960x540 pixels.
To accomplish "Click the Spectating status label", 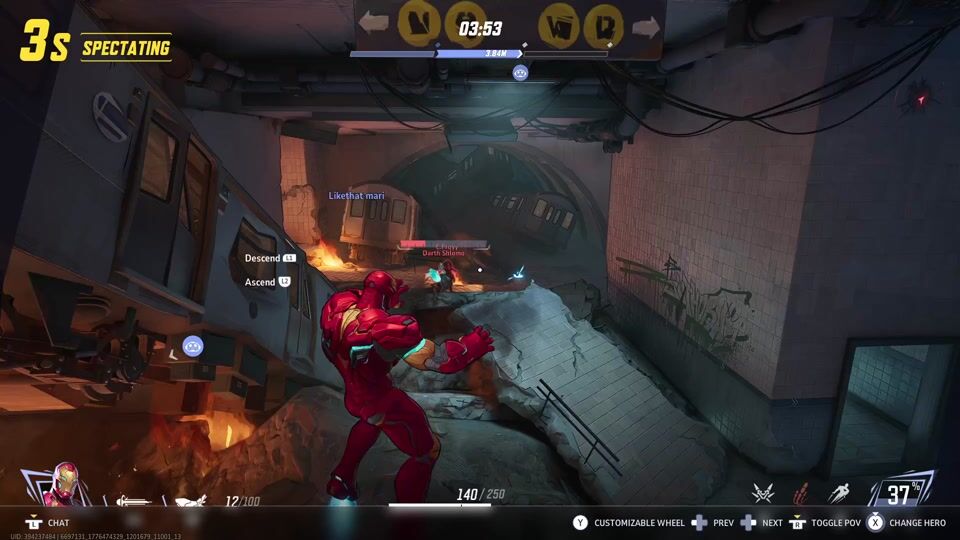I will pyautogui.click(x=125, y=48).
